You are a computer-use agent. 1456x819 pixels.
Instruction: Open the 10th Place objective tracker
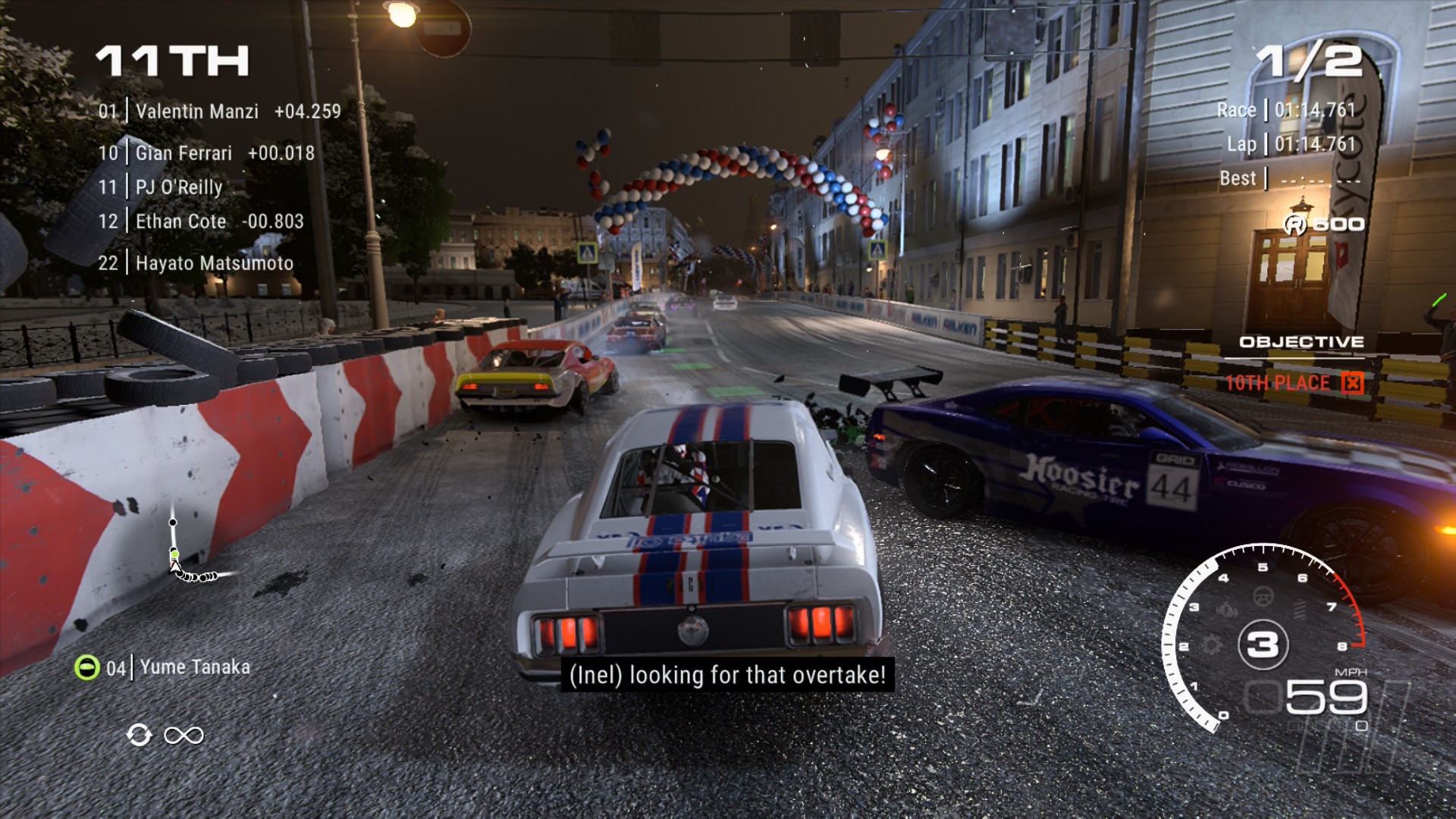tap(1292, 383)
